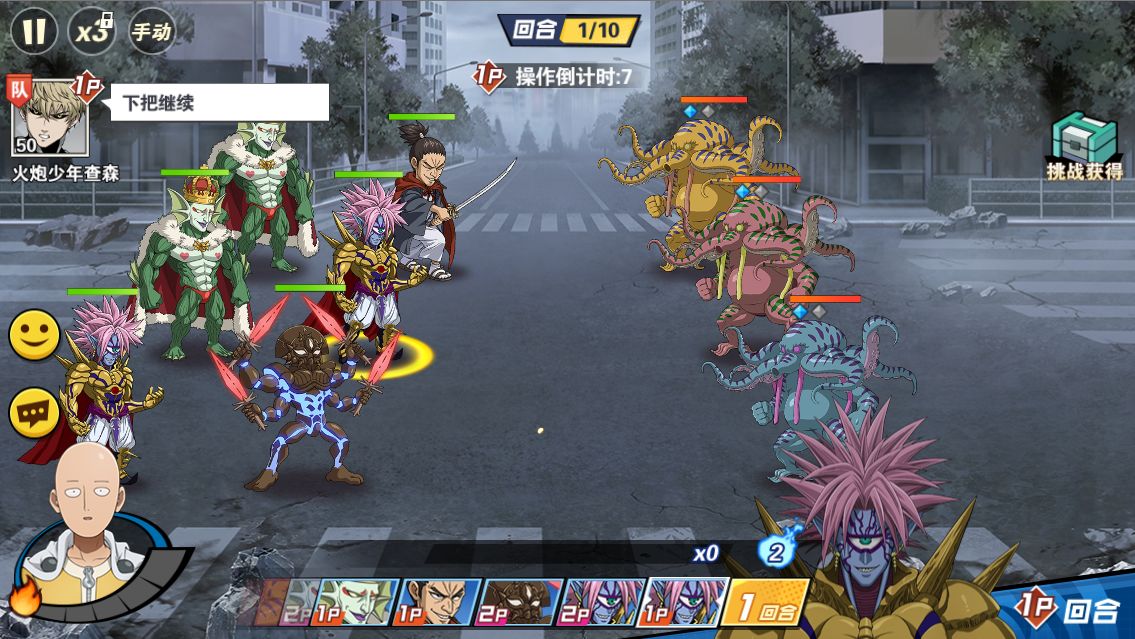Toggle the x3 battle speed
Image resolution: width=1135 pixels, height=639 pixels.
point(92,31)
